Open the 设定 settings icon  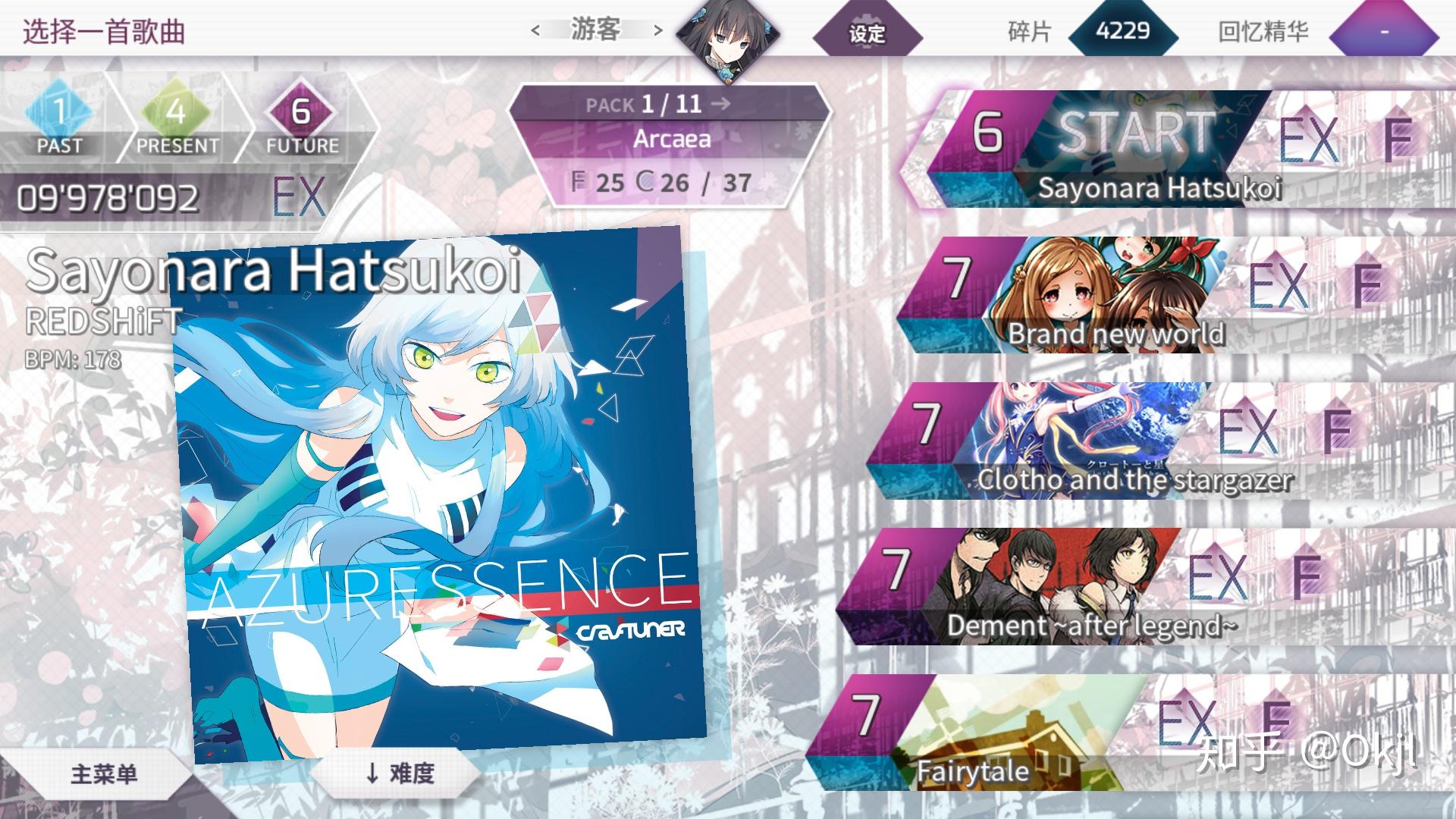coord(867,29)
